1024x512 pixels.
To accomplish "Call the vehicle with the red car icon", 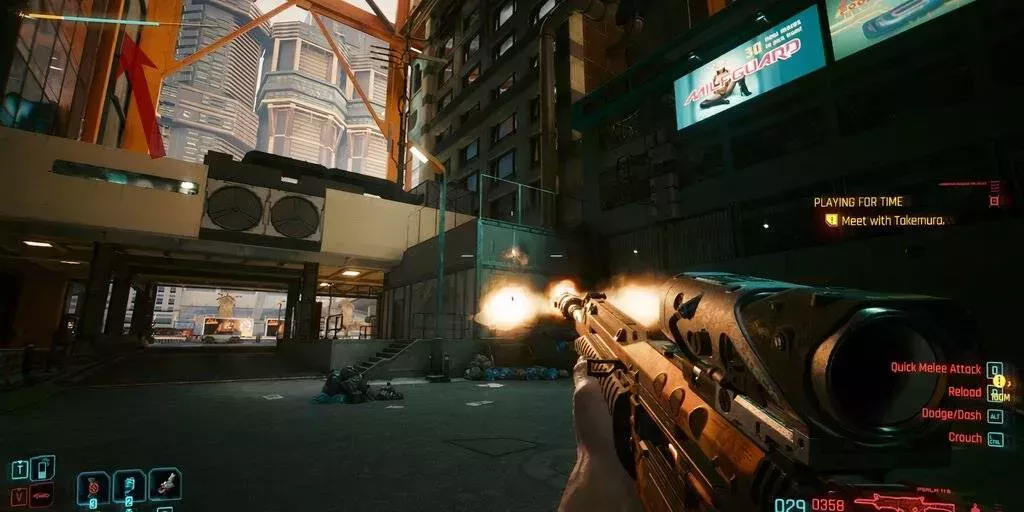I will (44, 495).
